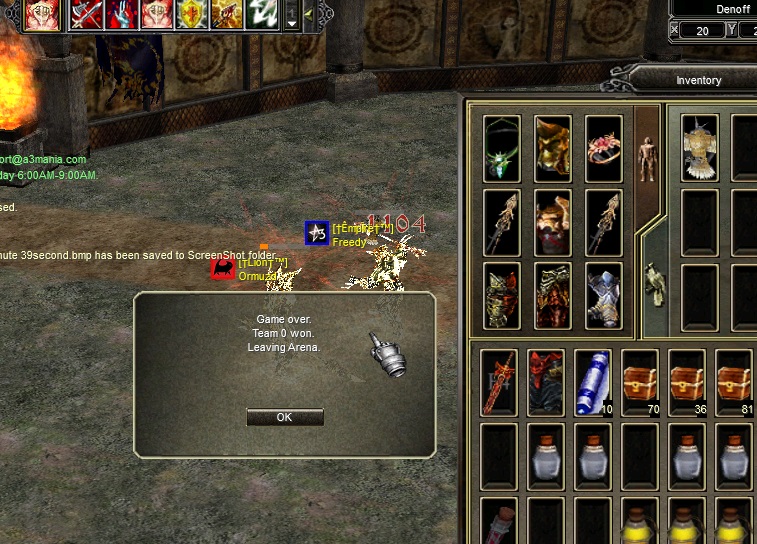Select the treasure chest stack of 70

640,382
